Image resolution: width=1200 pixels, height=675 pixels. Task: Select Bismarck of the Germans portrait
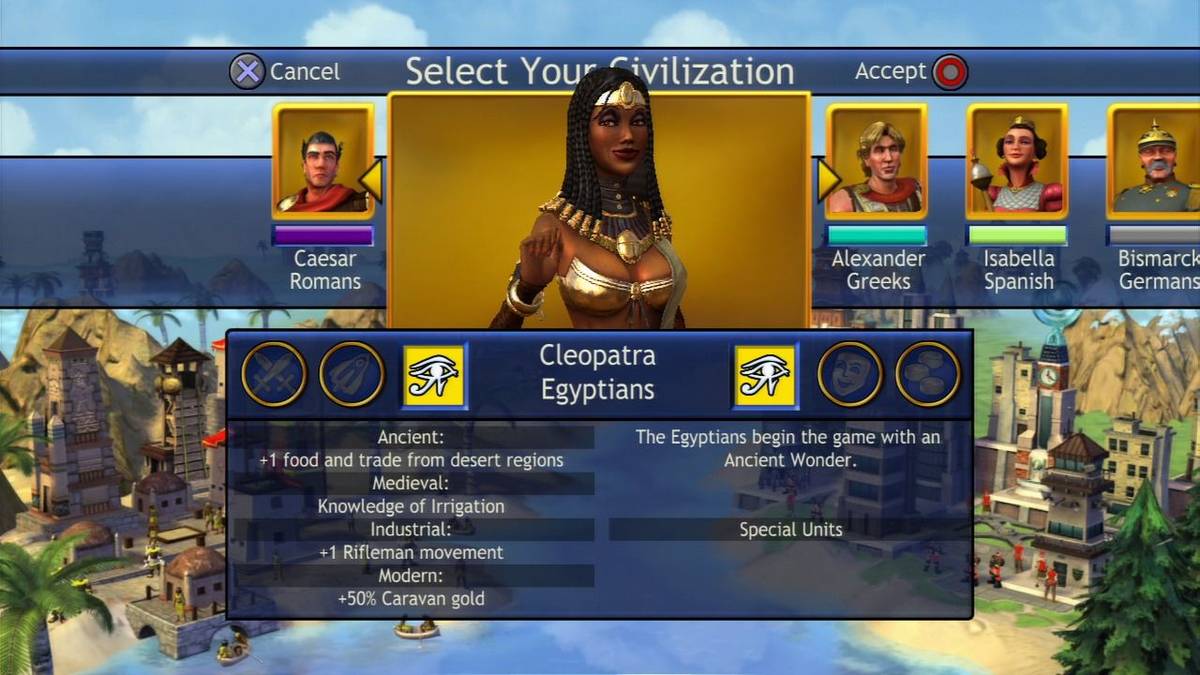coord(1155,161)
